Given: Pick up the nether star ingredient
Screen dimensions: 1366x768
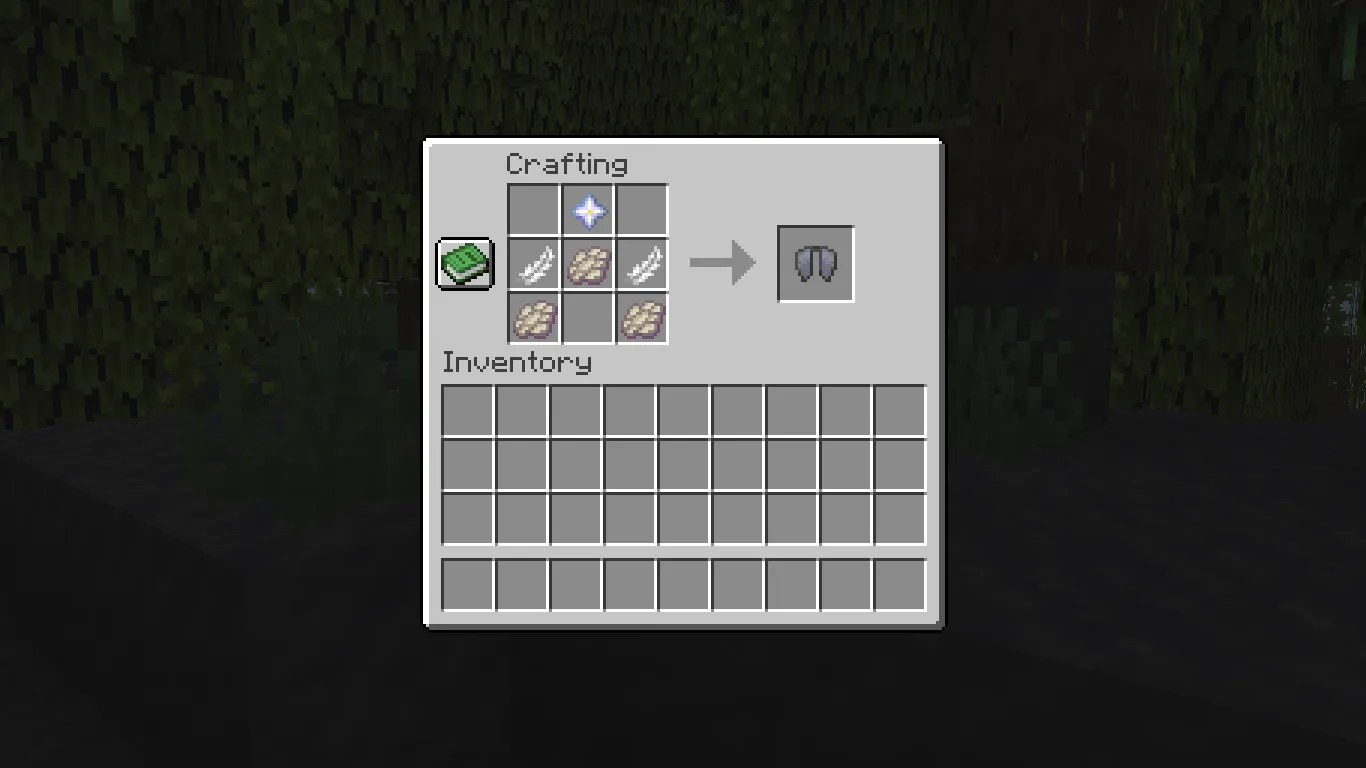Looking at the screenshot, I should pyautogui.click(x=589, y=211).
